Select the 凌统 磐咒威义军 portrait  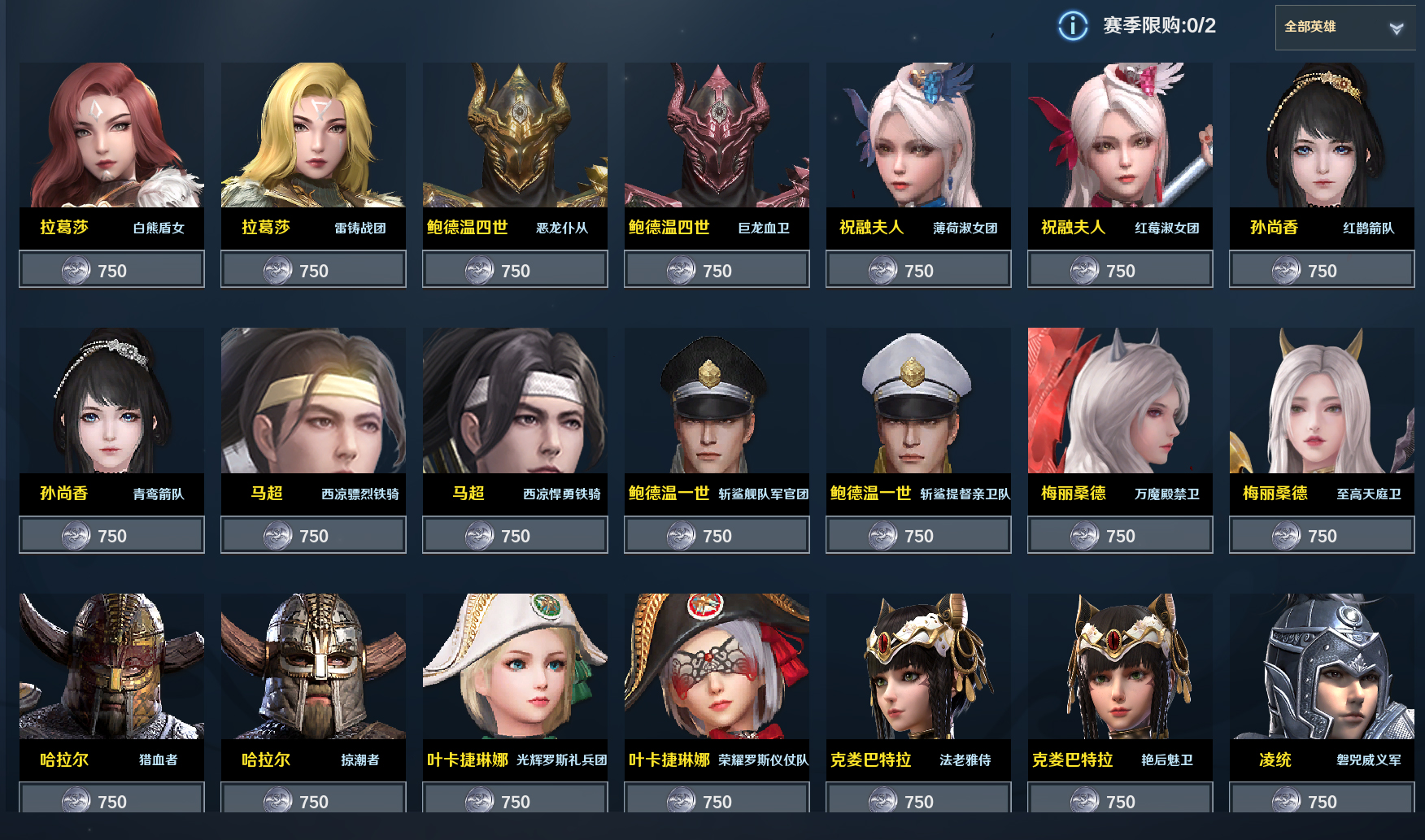coord(1322,666)
